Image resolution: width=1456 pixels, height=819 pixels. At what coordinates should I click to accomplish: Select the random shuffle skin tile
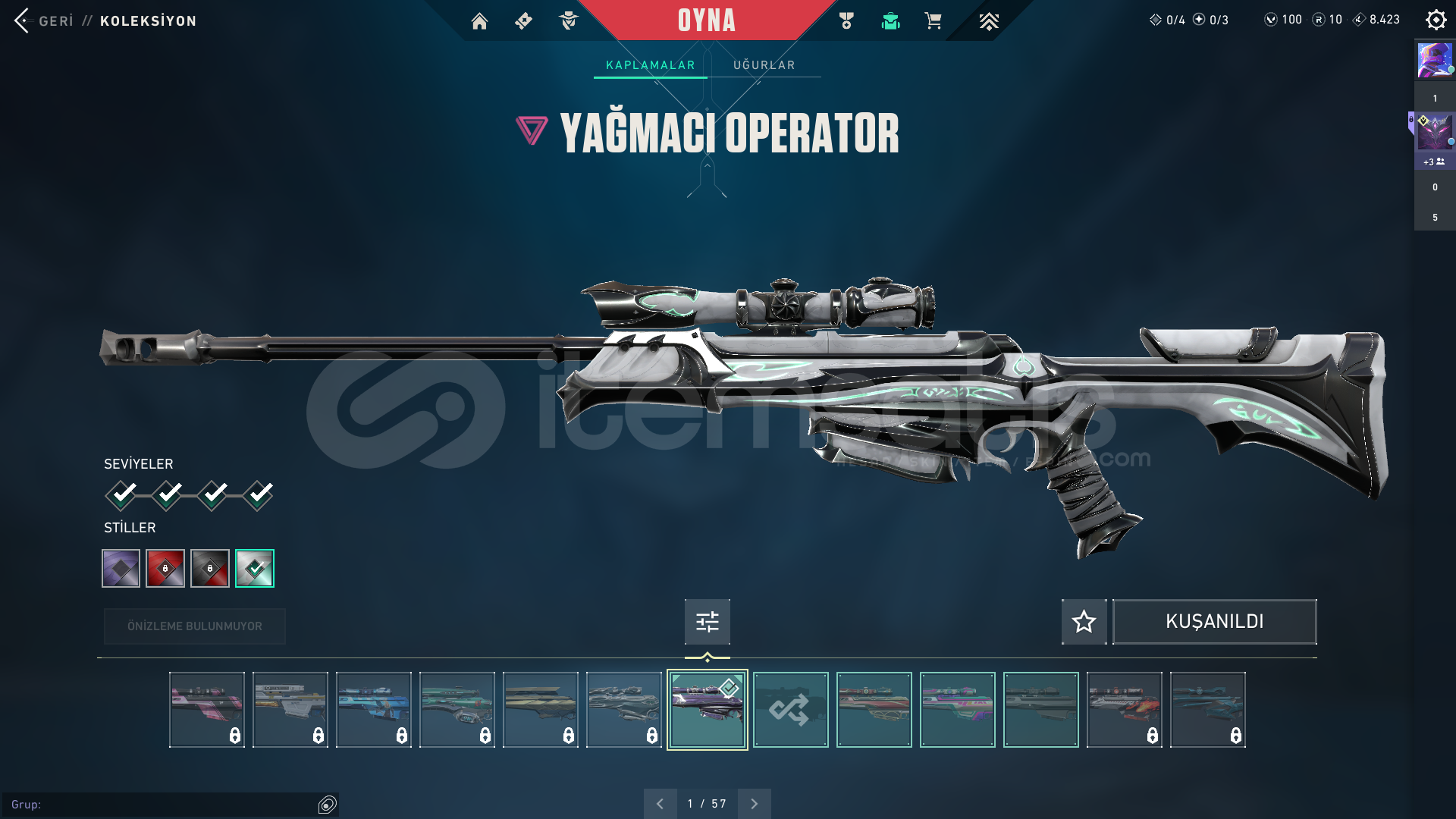(x=790, y=710)
